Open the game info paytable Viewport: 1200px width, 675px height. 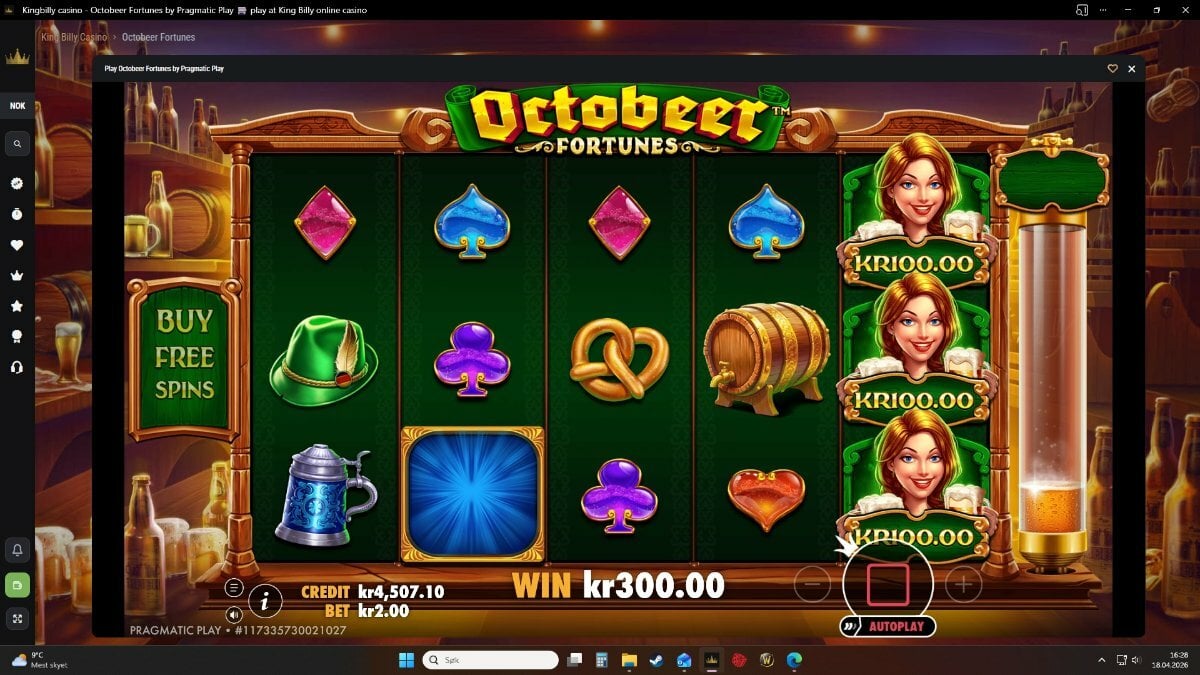[x=265, y=600]
